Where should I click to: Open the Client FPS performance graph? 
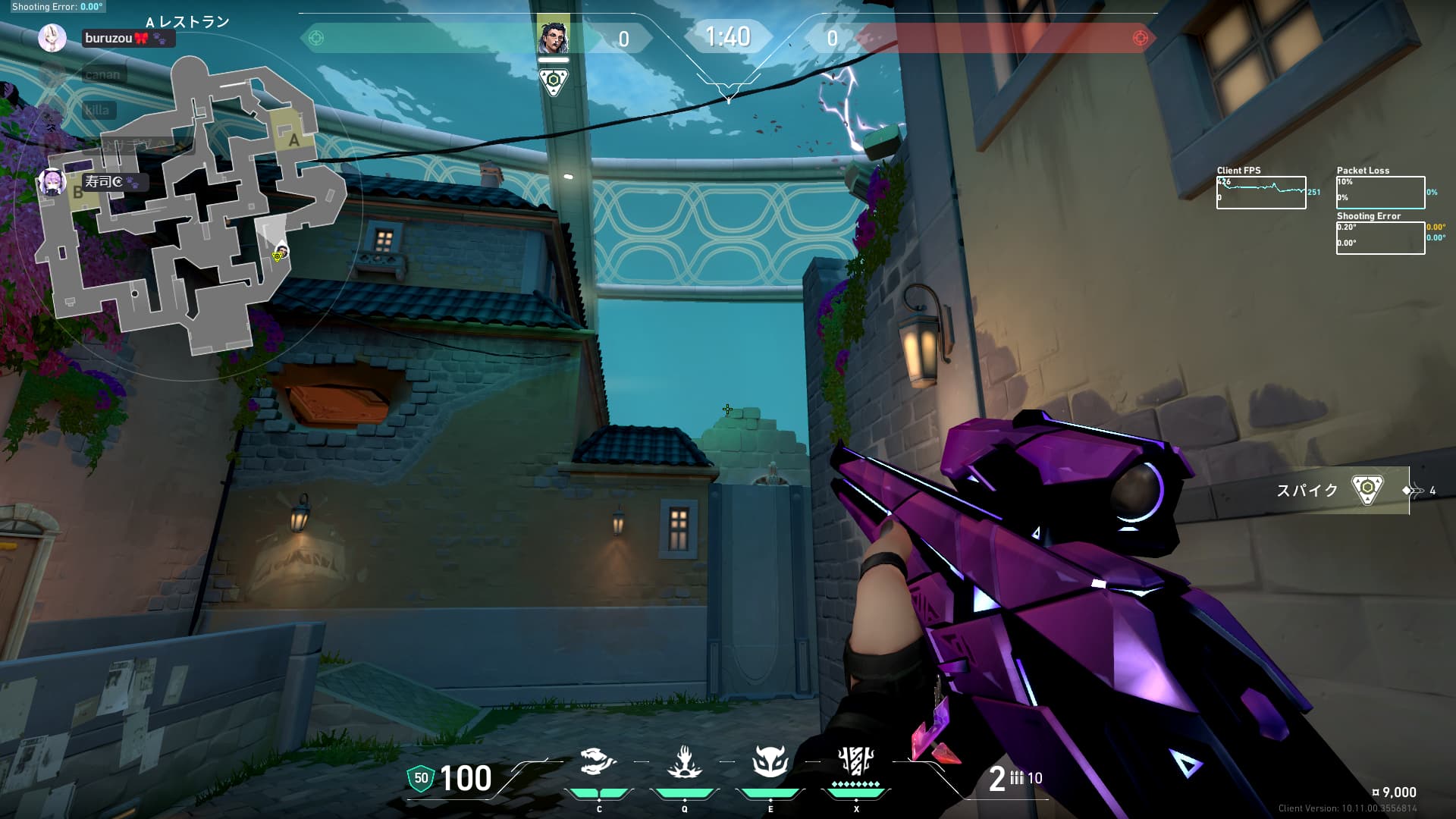pos(1261,193)
